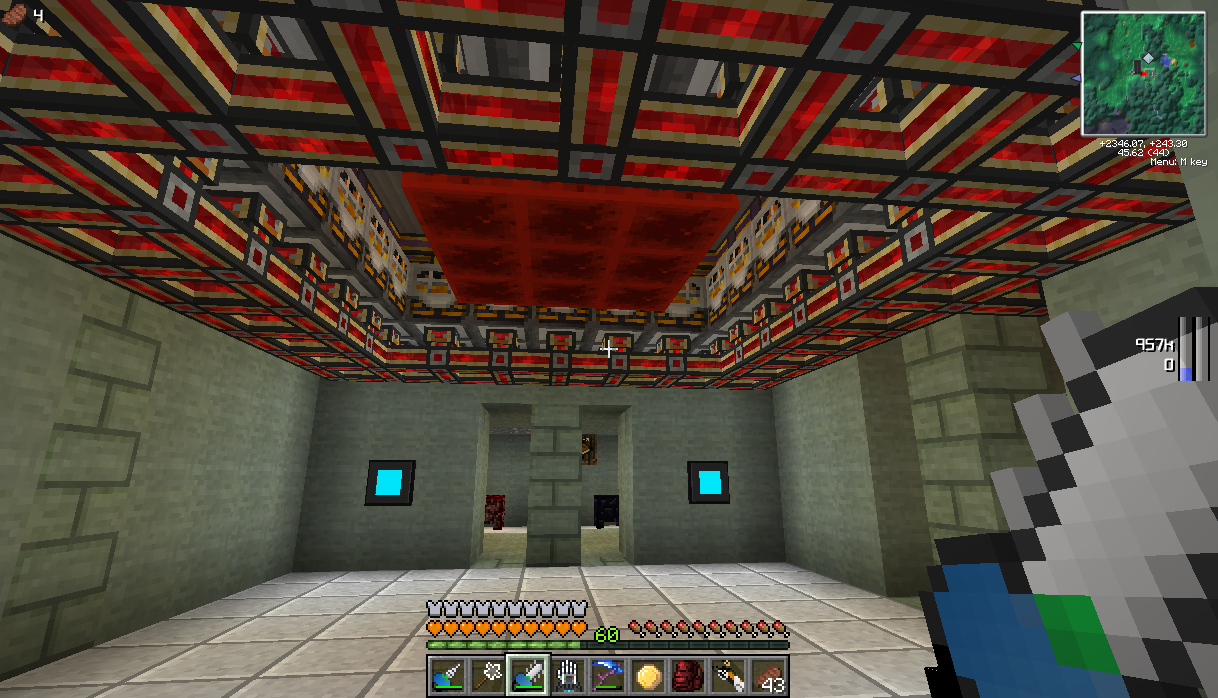1218x698 pixels.
Task: Select the golden orb hotbar slot
Action: (x=647, y=675)
